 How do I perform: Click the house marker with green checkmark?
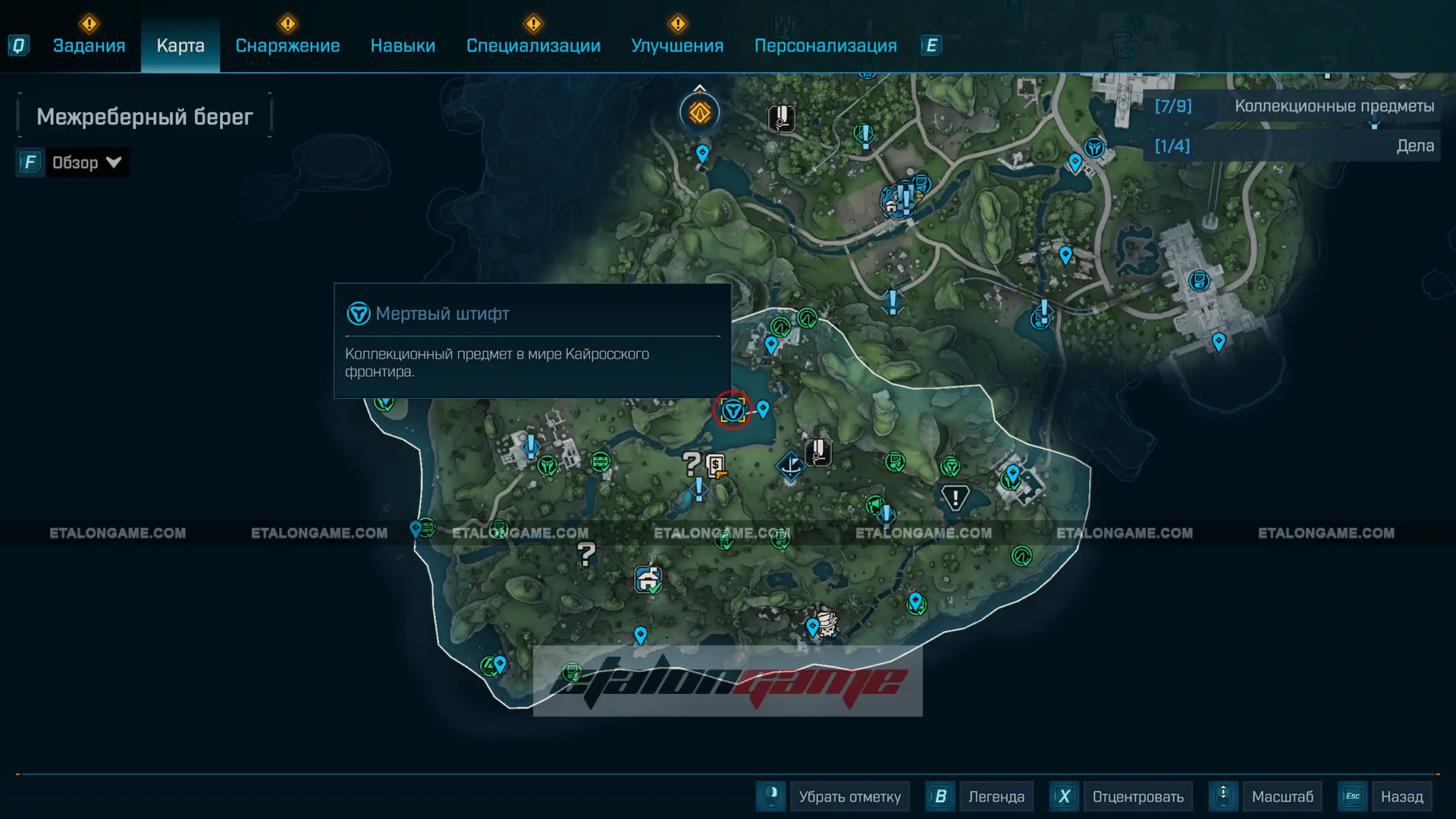coord(648,579)
